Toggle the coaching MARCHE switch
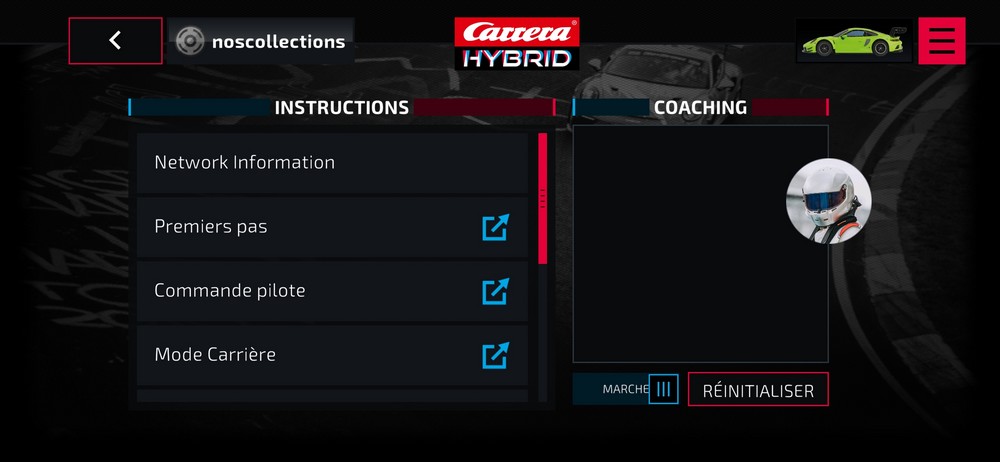 [x=663, y=389]
